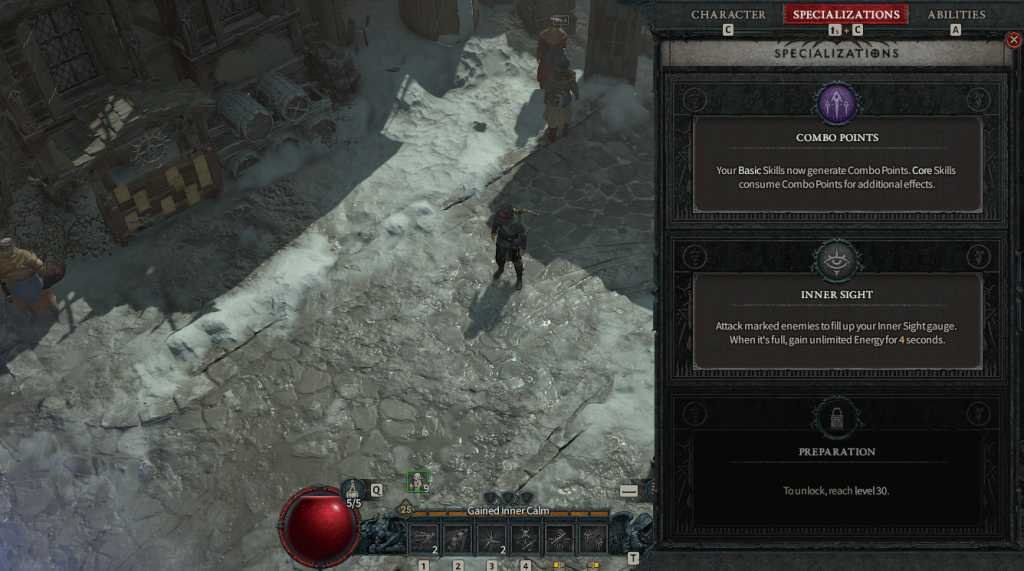Image resolution: width=1024 pixels, height=571 pixels.
Task: Activate the skill in hotbar slot 1
Action: (424, 539)
